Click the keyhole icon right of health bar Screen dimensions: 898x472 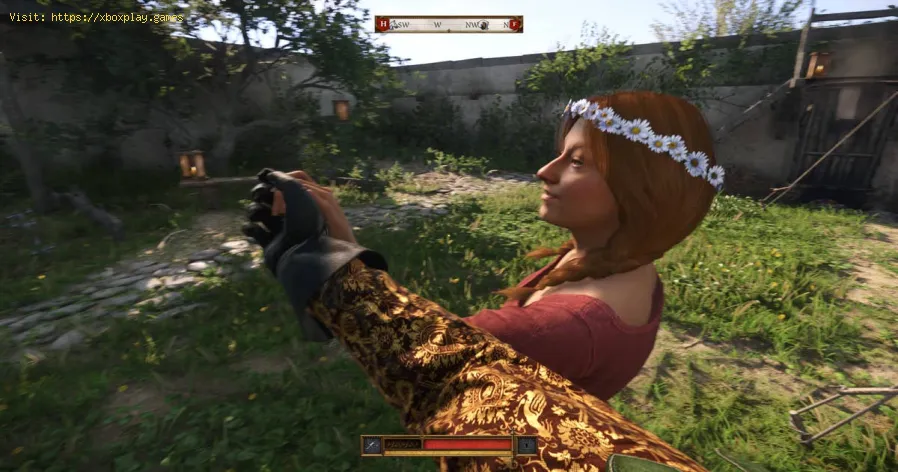coord(527,445)
